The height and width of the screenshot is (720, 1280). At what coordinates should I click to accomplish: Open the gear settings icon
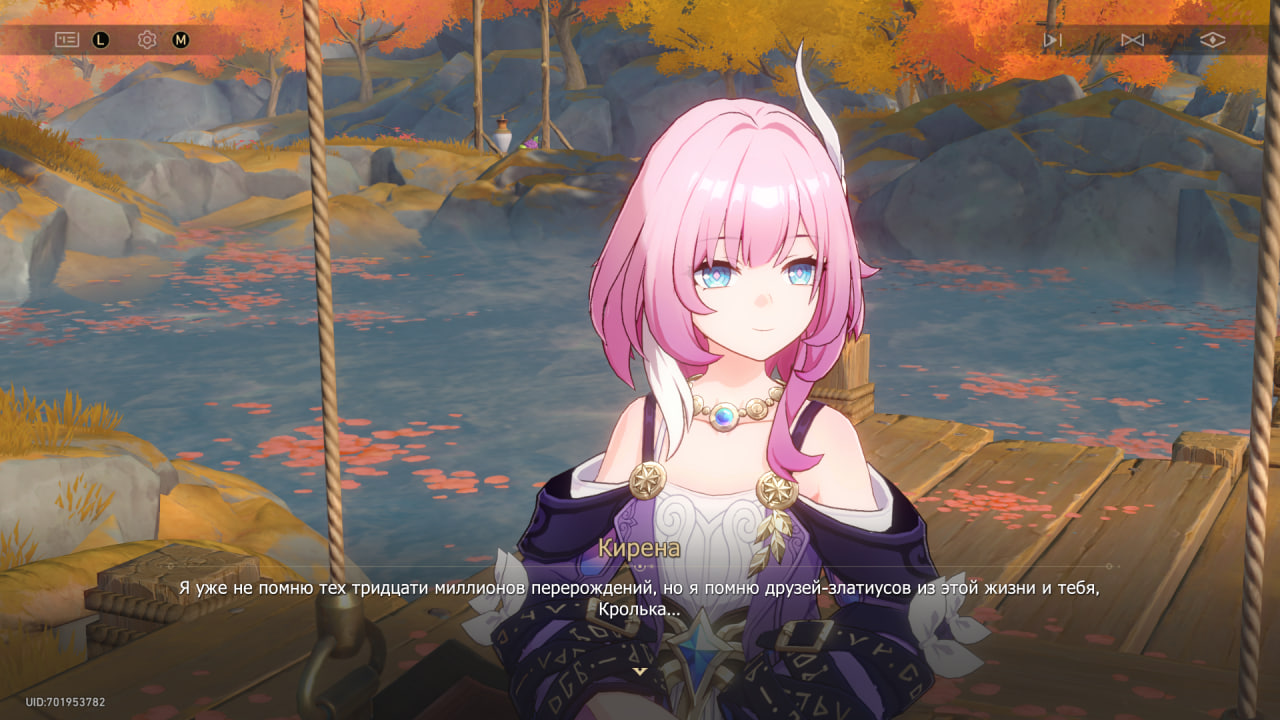click(x=147, y=40)
